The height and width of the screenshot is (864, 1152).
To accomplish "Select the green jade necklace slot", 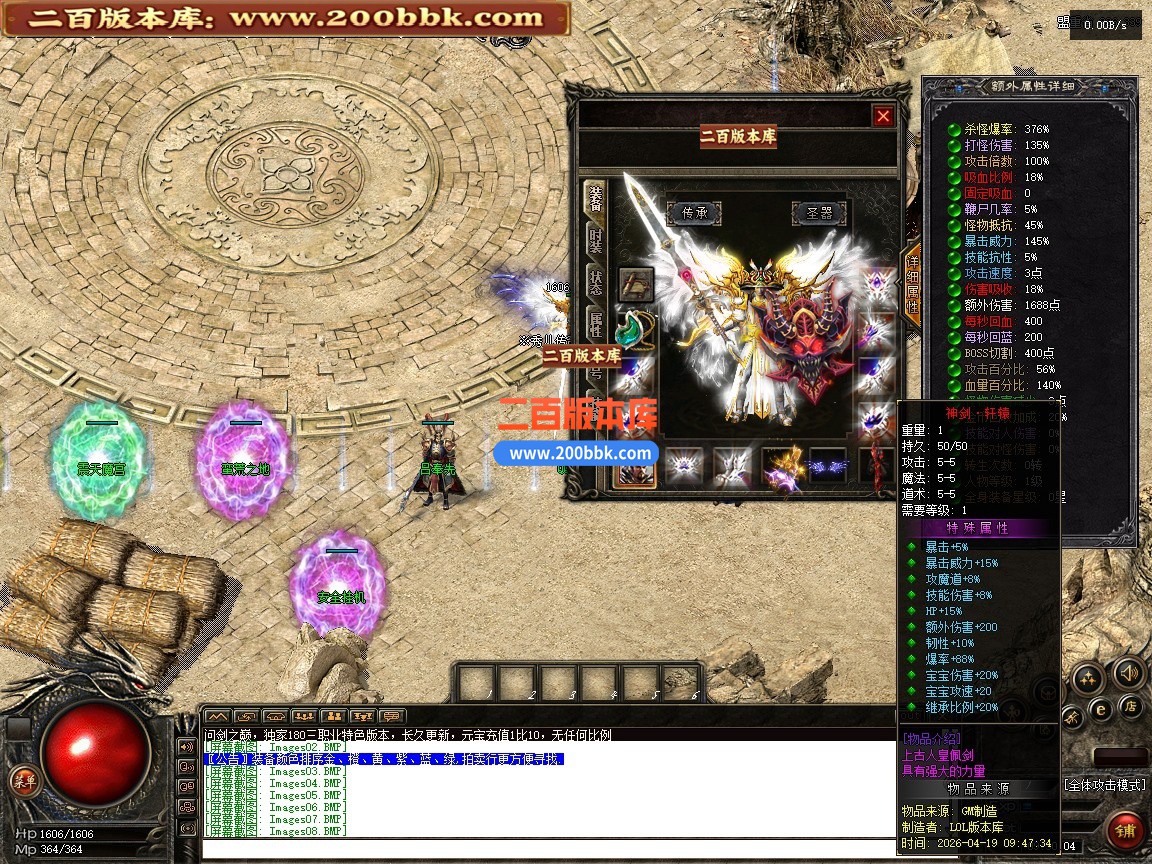I will pyautogui.click(x=636, y=328).
